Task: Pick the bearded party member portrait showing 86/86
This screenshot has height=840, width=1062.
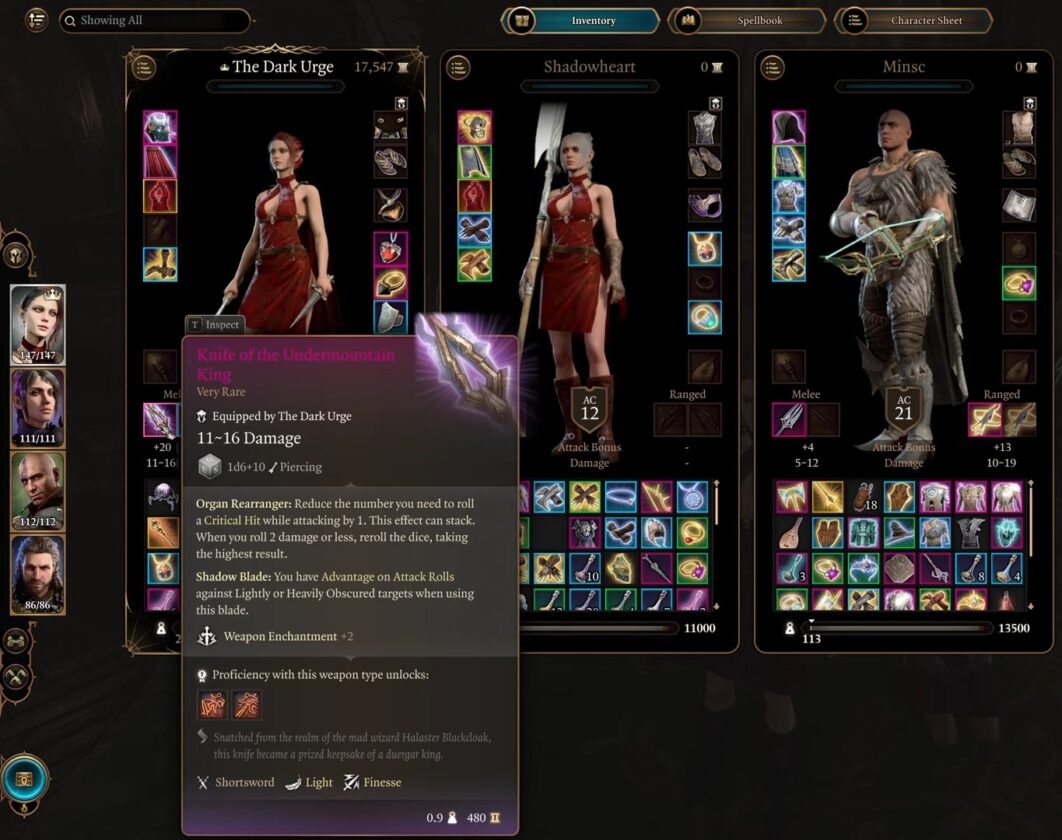Action: pyautogui.click(x=38, y=575)
